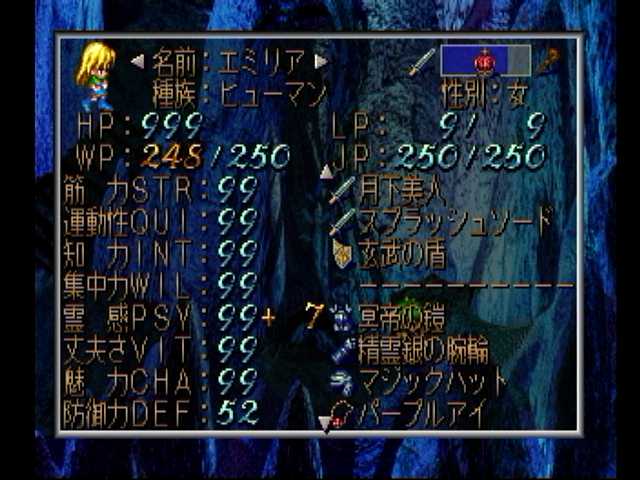The image size is (640, 480).
Task: Click the right arrow after the name エミリア
Action: pos(321,61)
